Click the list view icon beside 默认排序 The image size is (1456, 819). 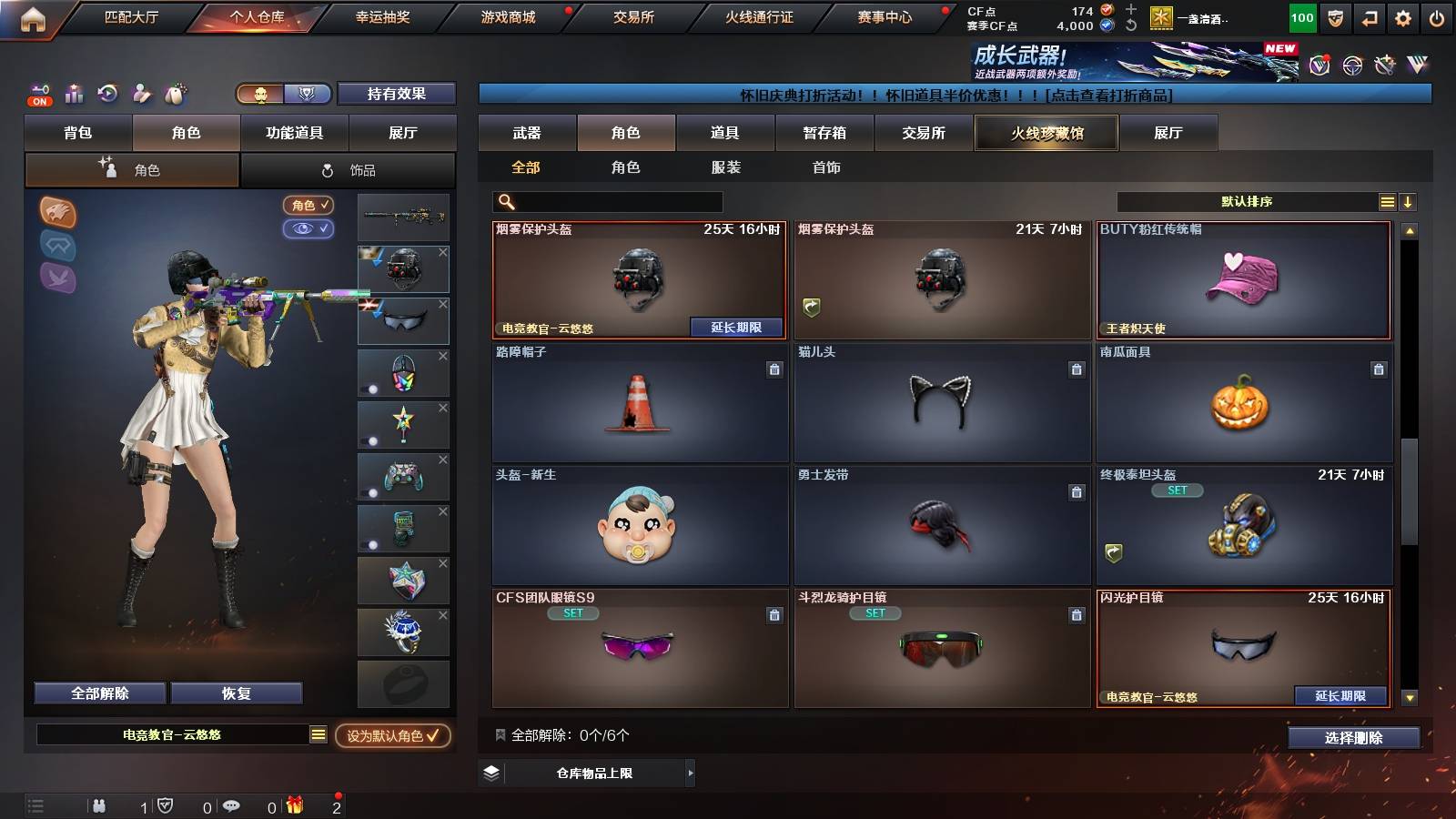point(1387,201)
